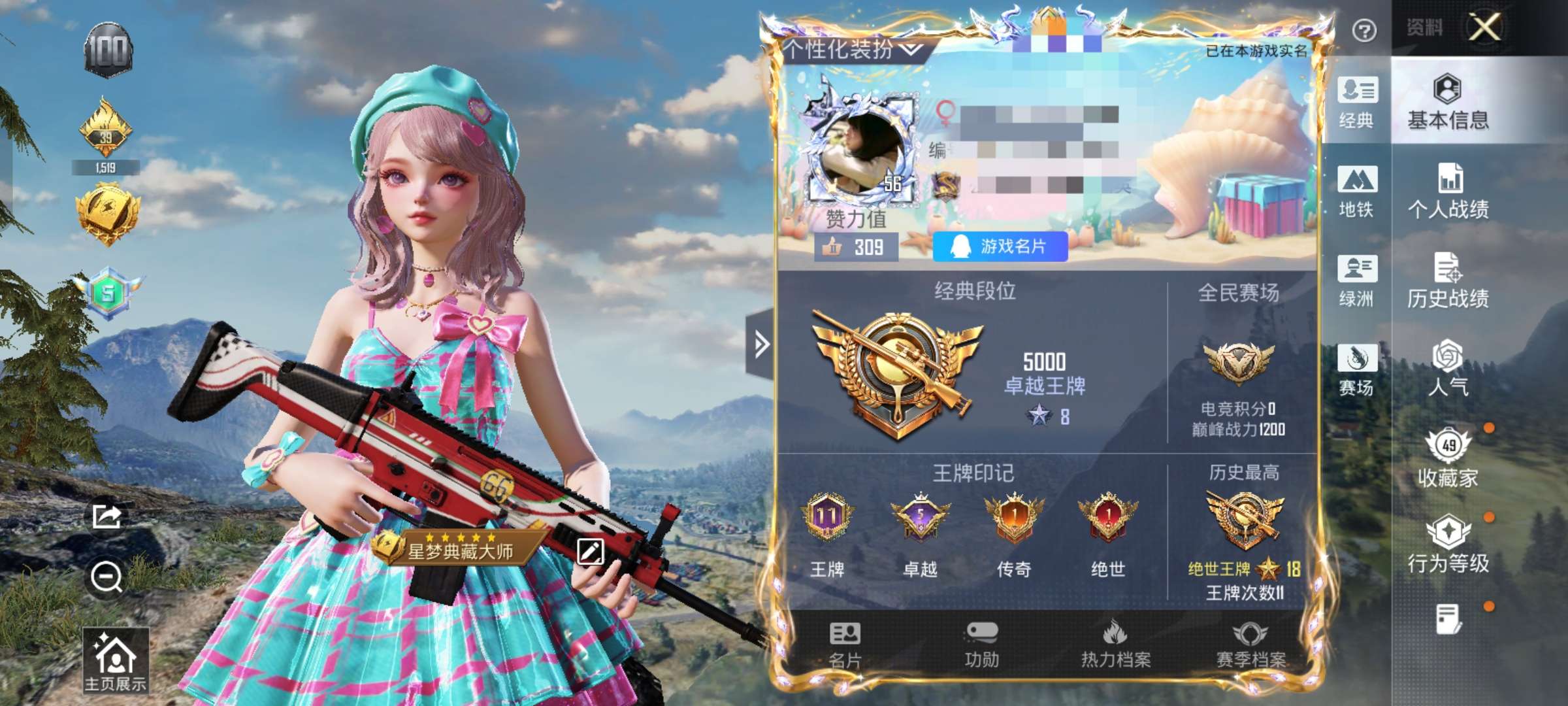Open the 人气 section

click(1448, 369)
